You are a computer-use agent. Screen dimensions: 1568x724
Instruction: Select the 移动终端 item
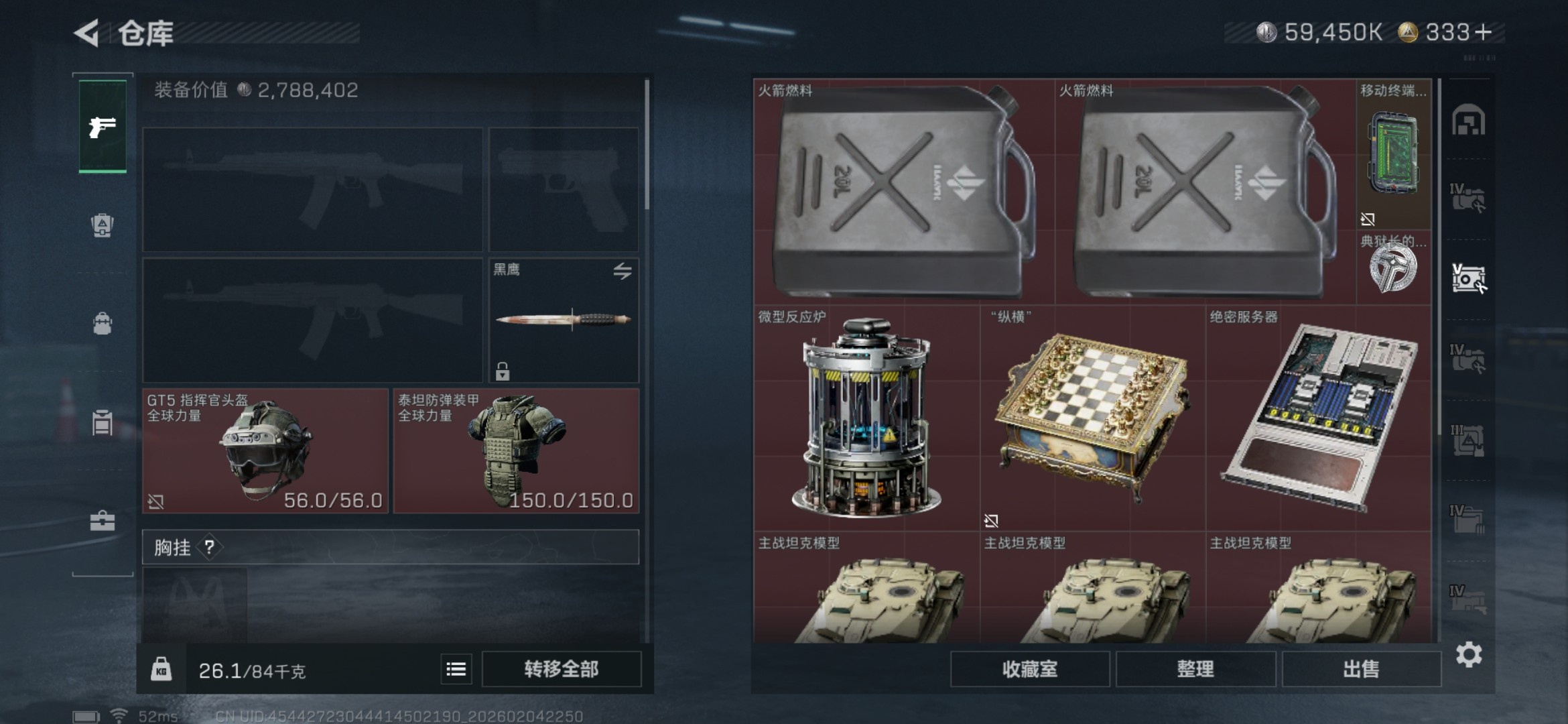1393,156
